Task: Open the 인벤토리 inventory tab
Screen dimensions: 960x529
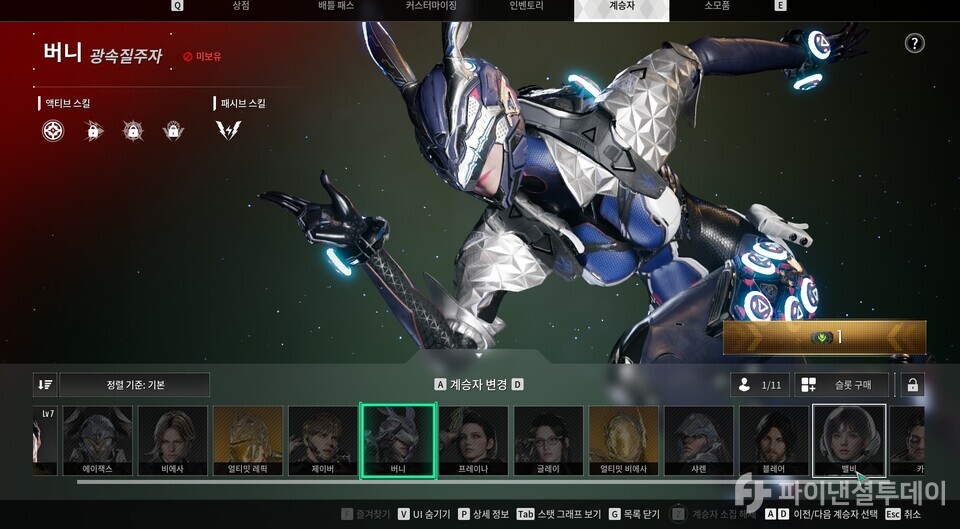Action: click(526, 6)
